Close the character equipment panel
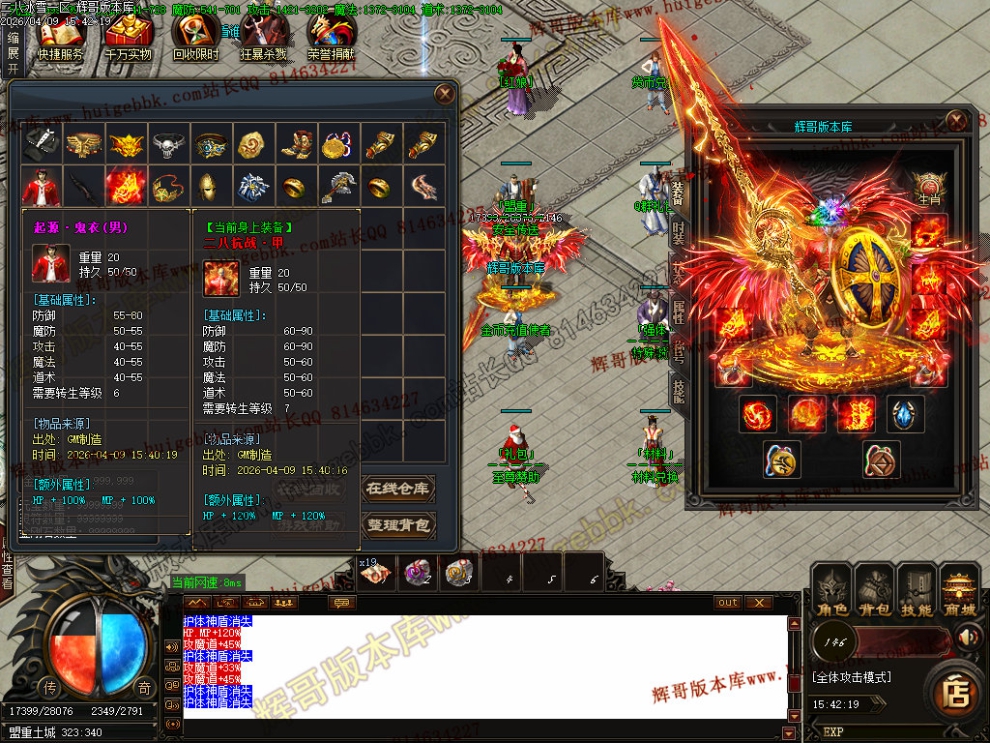 tap(957, 121)
